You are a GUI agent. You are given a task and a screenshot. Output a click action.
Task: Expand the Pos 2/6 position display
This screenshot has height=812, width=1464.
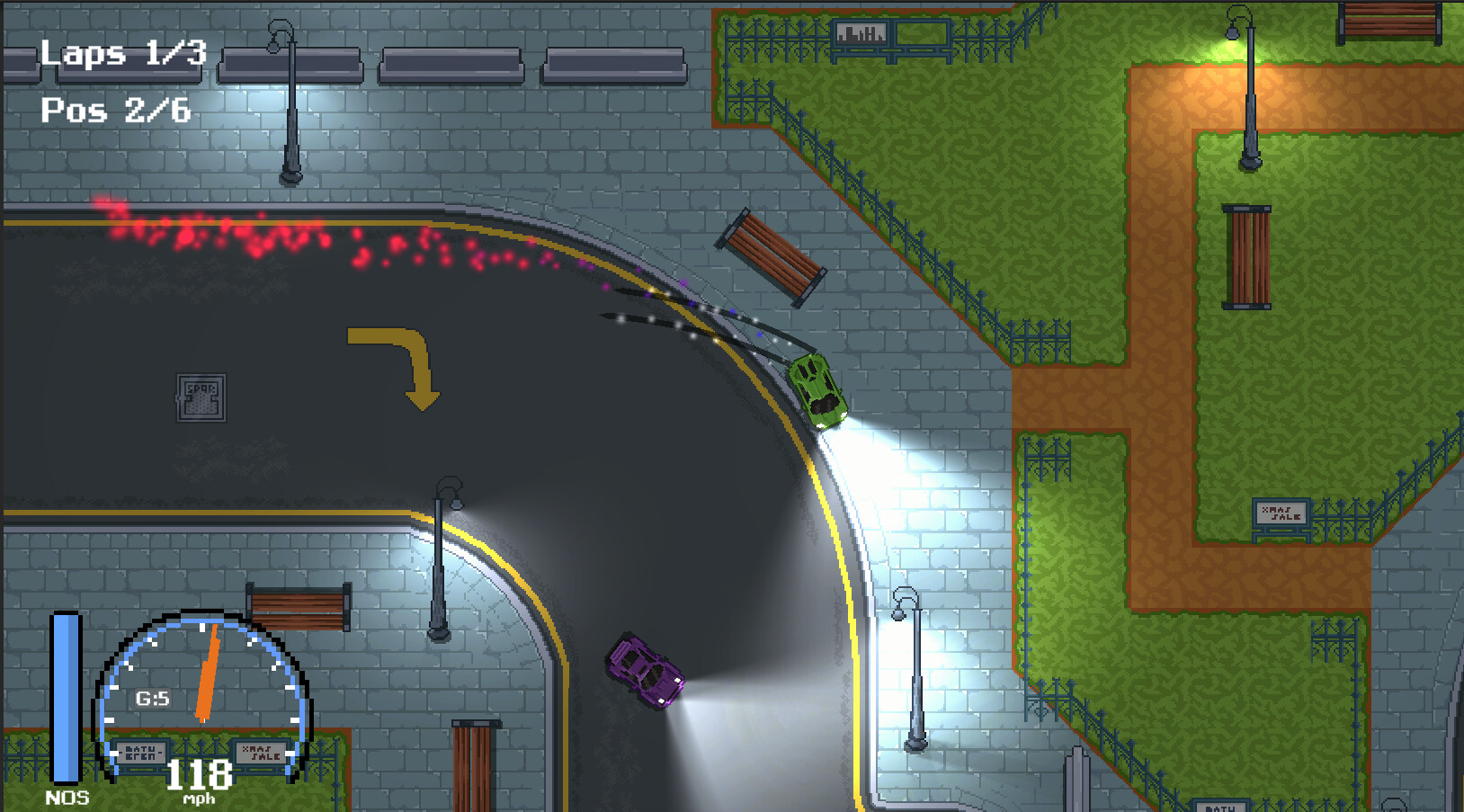[x=114, y=112]
